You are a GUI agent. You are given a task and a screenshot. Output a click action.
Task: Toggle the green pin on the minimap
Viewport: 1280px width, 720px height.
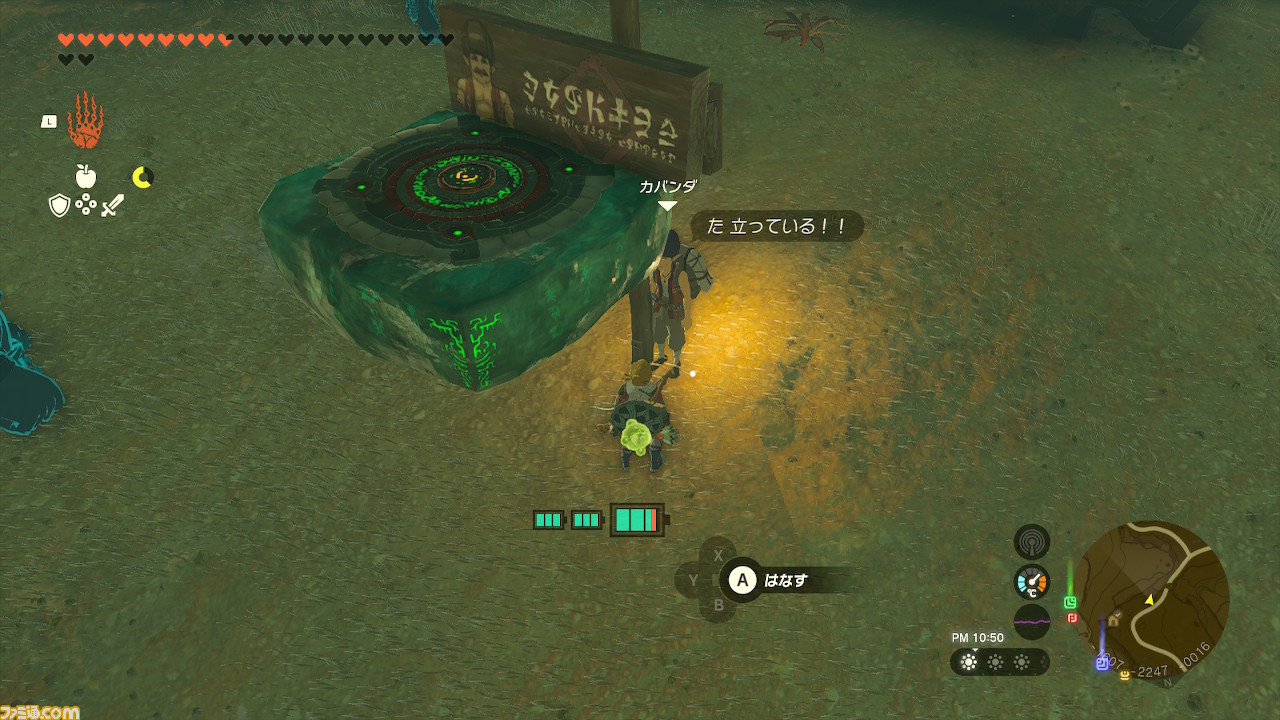pos(1070,602)
